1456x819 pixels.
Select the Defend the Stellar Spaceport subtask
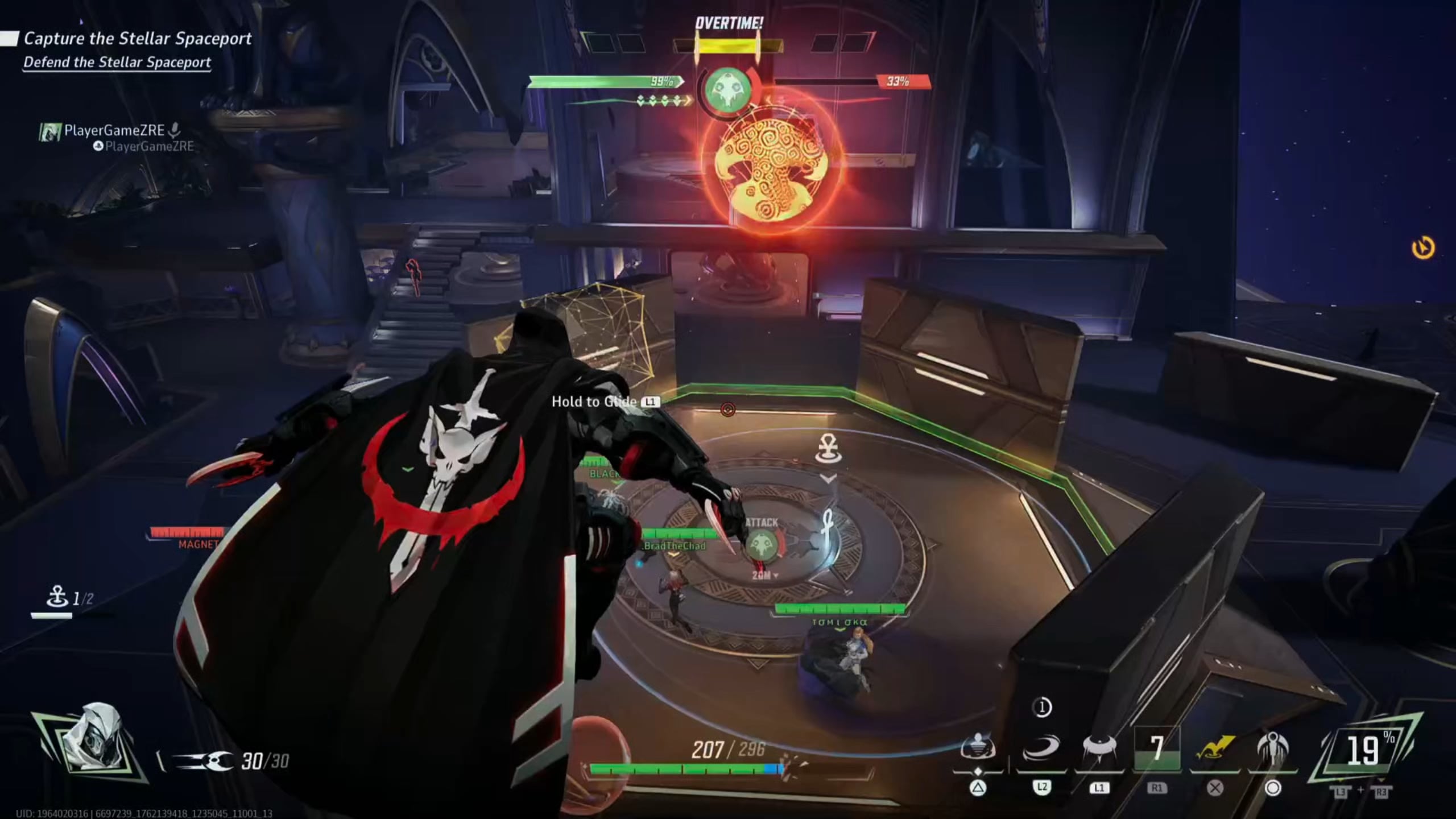[x=118, y=63]
